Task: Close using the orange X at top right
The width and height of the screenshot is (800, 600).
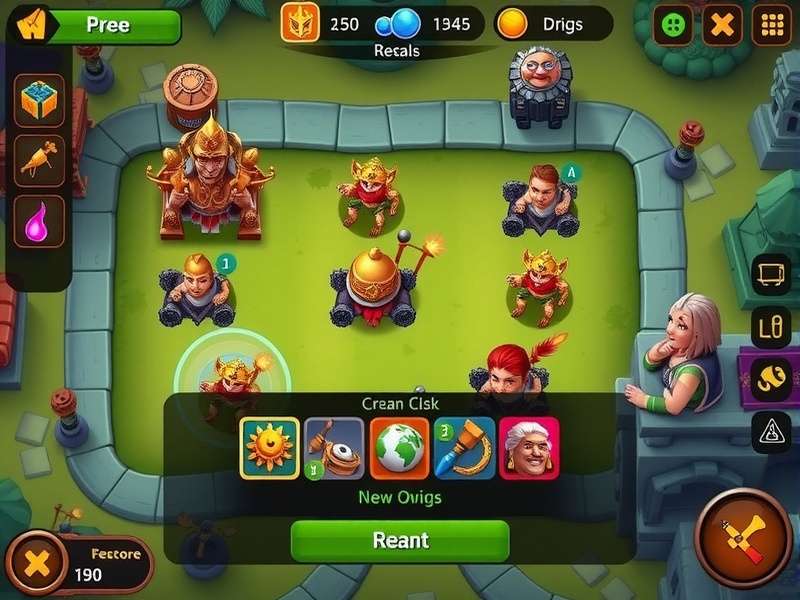Action: click(x=722, y=25)
